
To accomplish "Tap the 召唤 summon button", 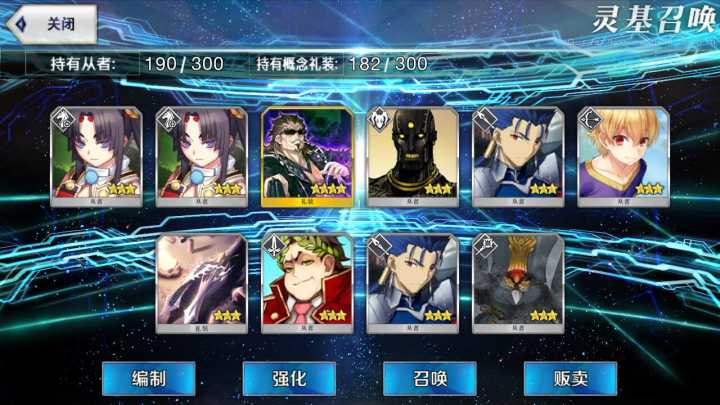I will [x=430, y=378].
